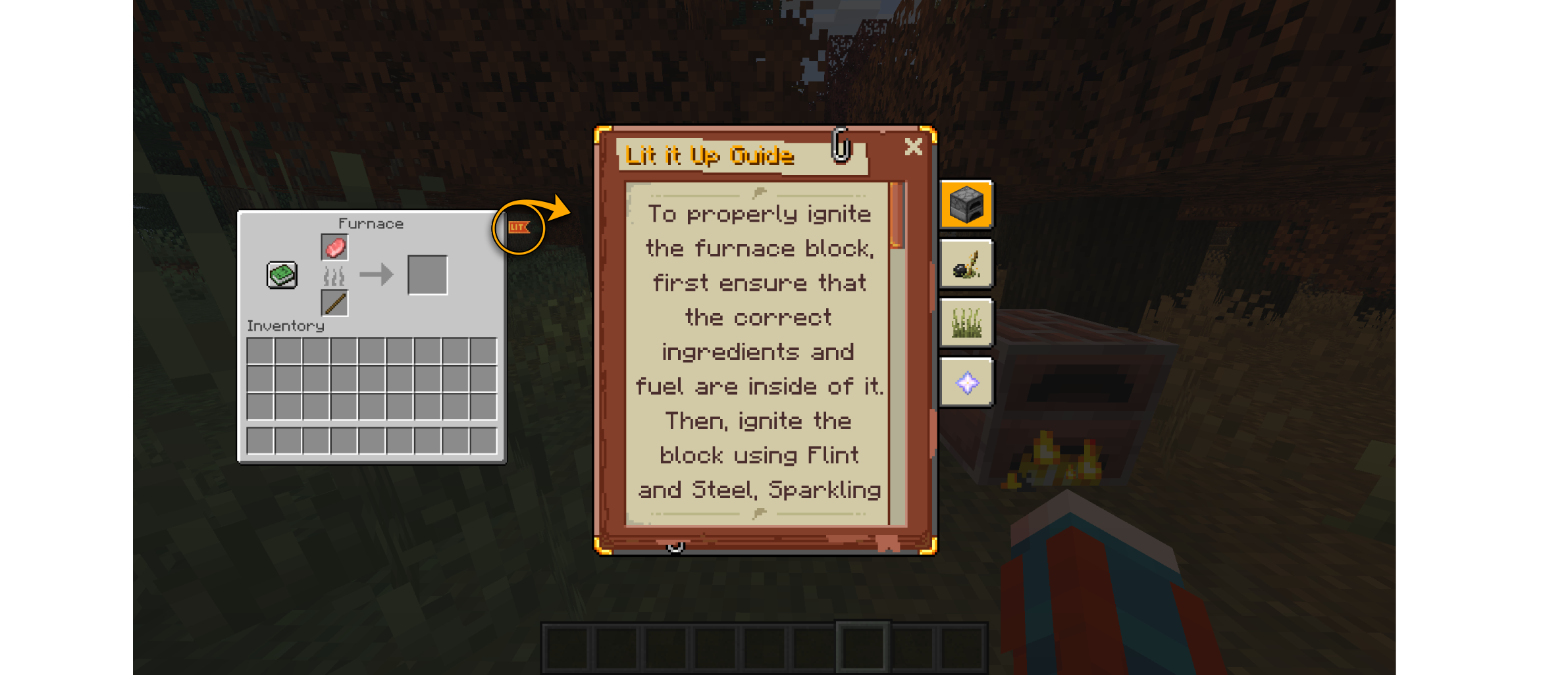1568x675 pixels.
Task: Open the sparkle star guide tab
Action: [966, 383]
